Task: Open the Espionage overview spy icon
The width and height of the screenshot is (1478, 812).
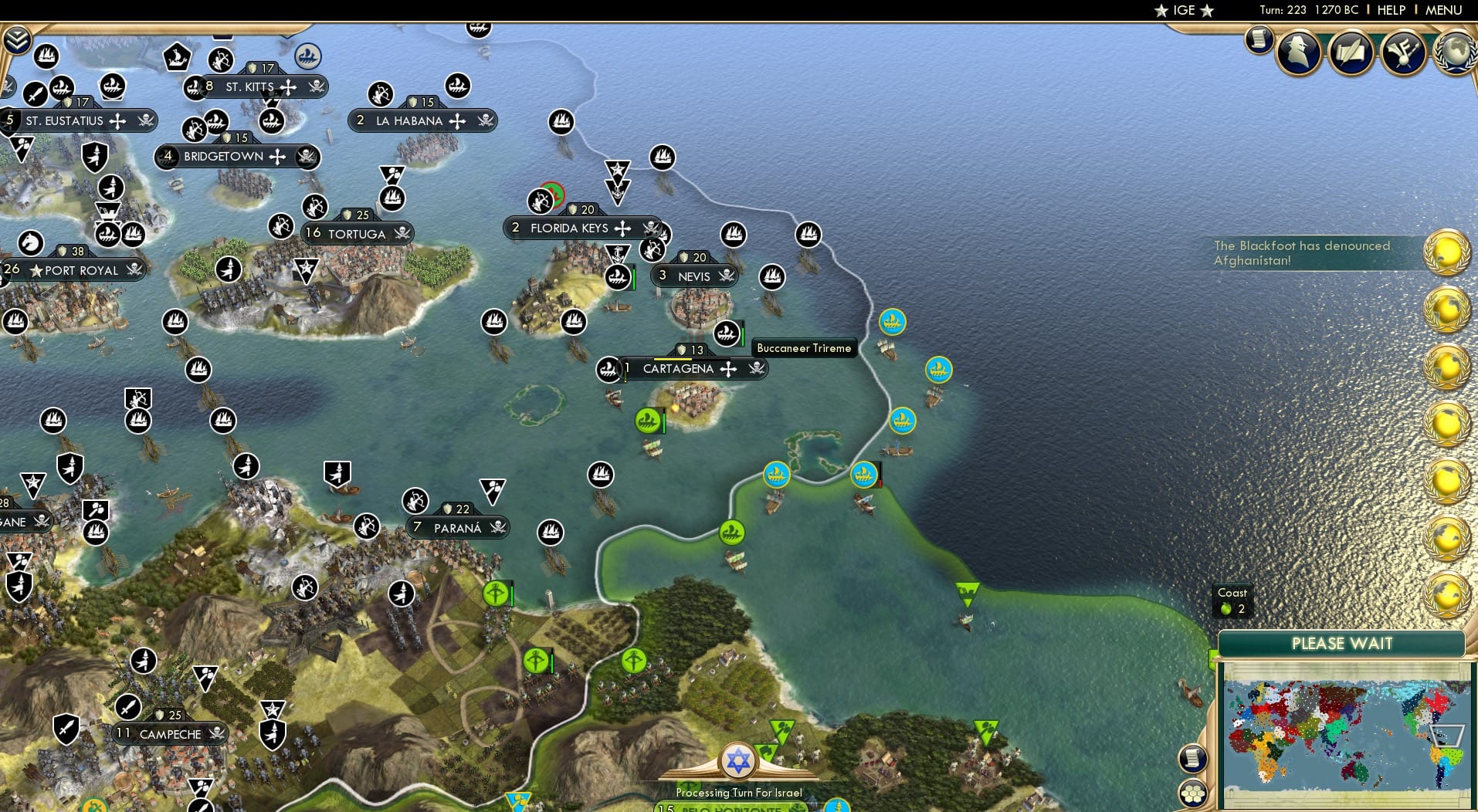Action: [x=1299, y=51]
